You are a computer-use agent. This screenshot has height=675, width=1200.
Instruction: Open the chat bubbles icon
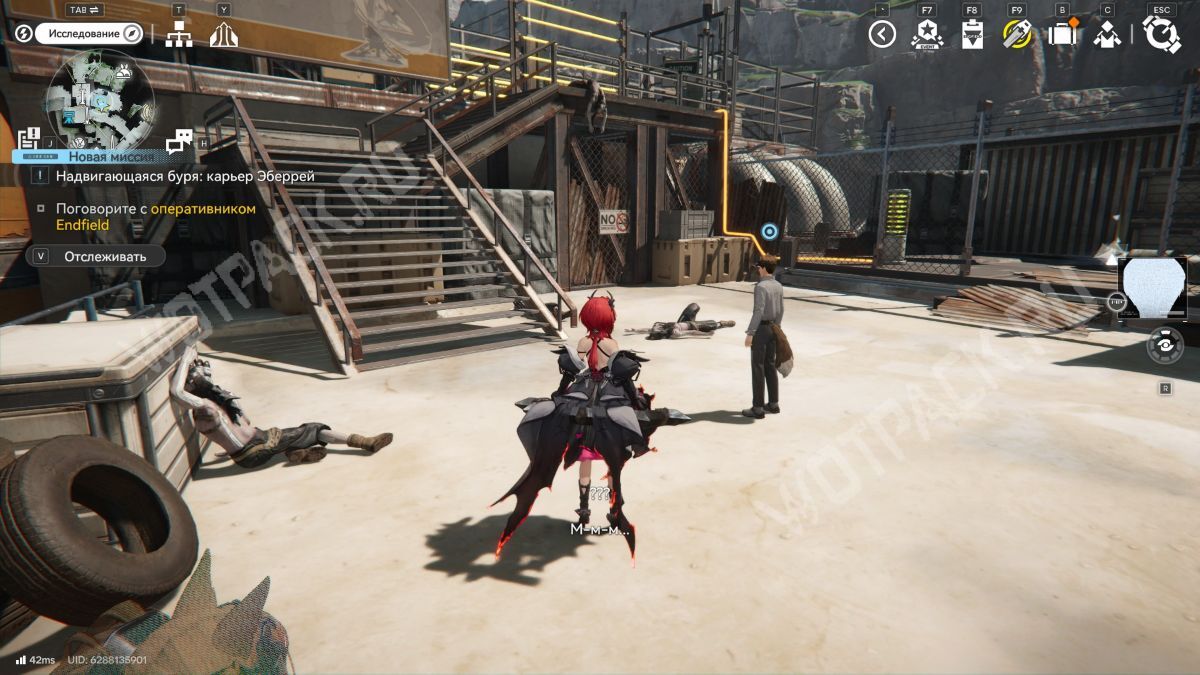(179, 141)
